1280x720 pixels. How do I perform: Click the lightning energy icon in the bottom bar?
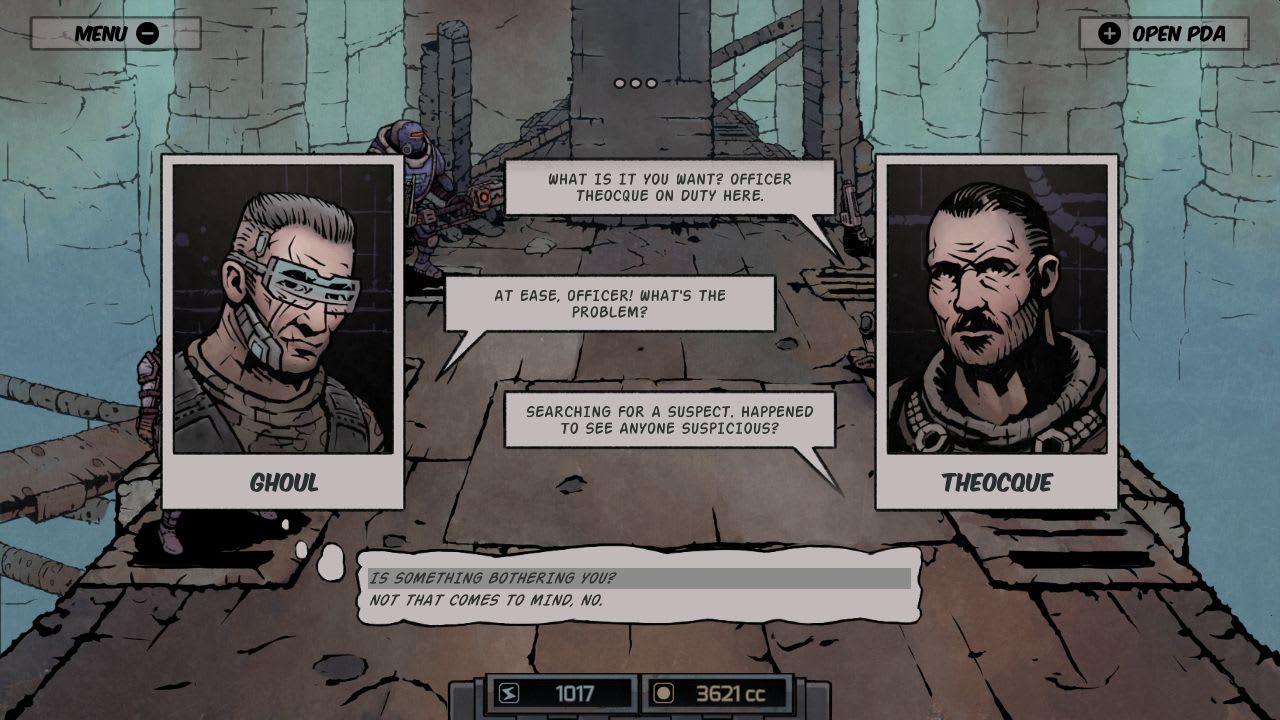509,692
